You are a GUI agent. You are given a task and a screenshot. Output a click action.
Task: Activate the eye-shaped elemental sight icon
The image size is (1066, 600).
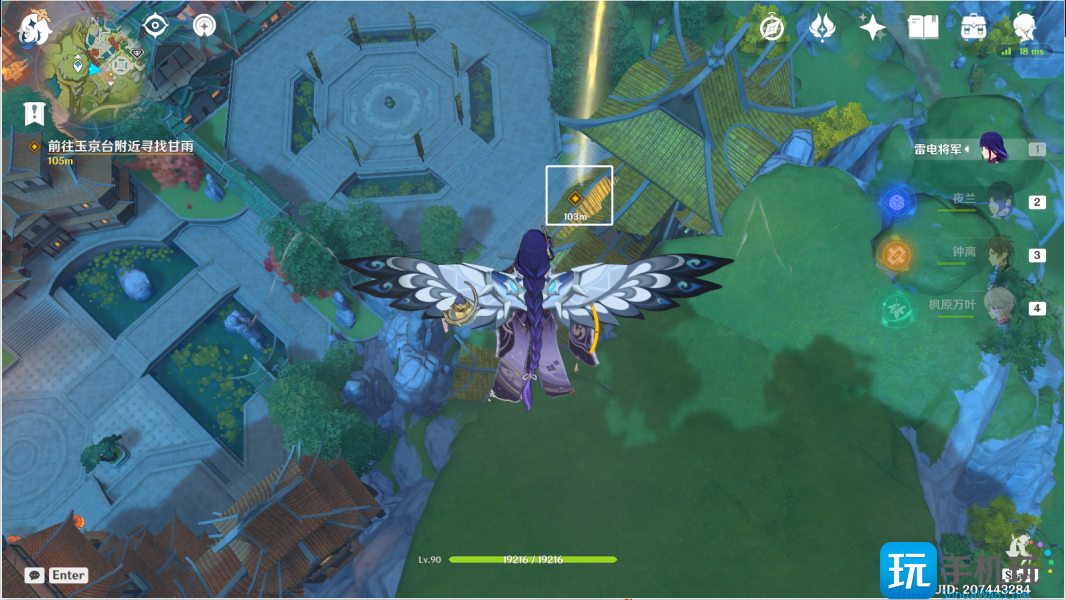(x=155, y=26)
